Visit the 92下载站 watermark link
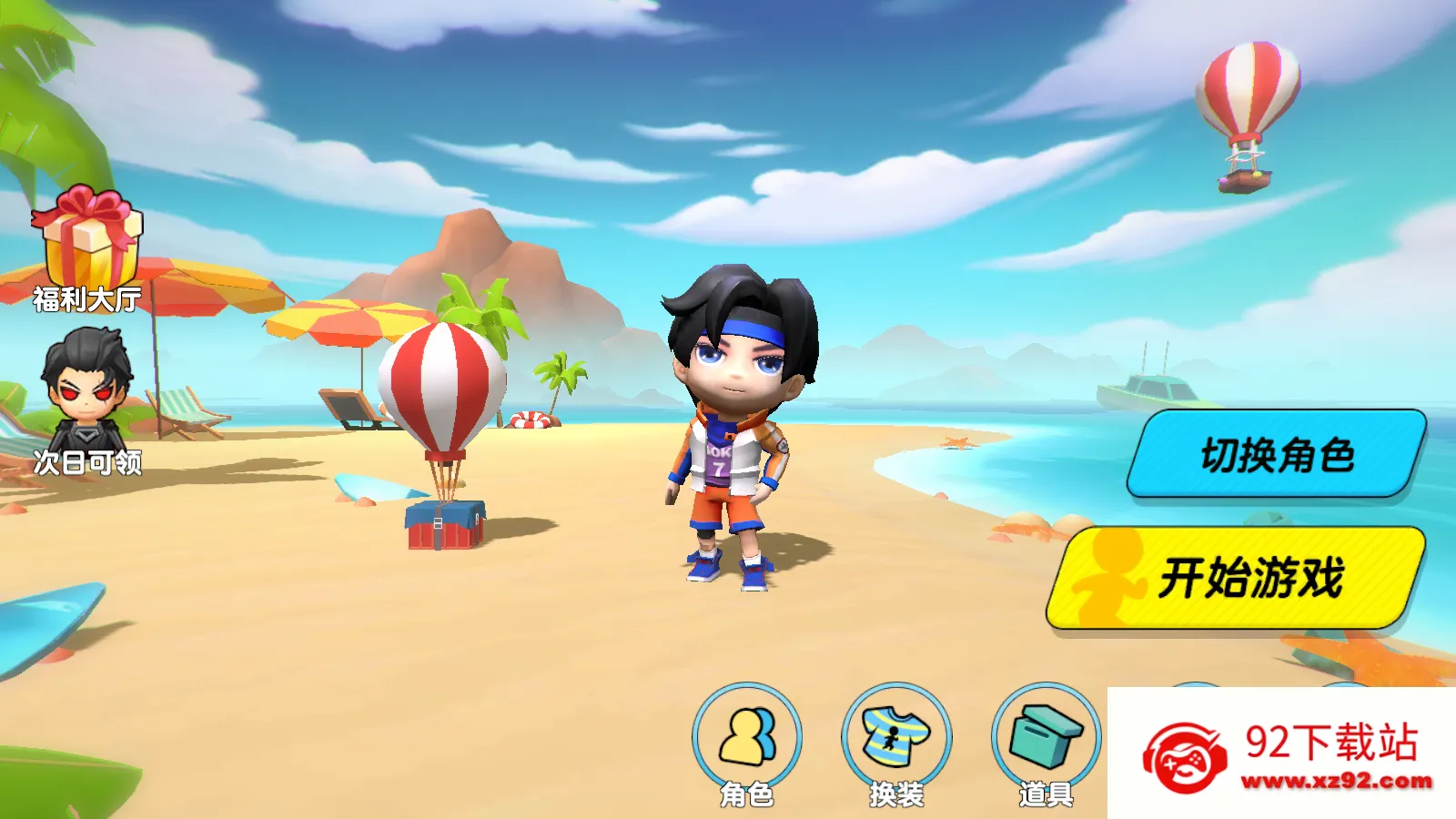The image size is (1456, 819). pos(1283,755)
